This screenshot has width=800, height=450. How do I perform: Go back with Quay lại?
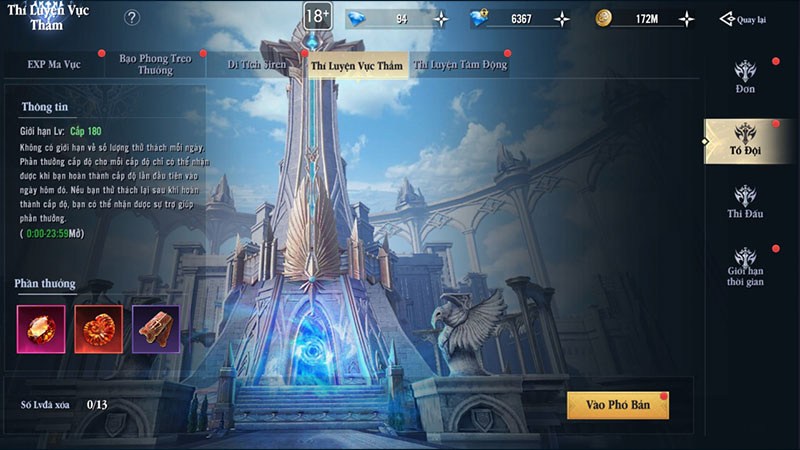(x=747, y=19)
